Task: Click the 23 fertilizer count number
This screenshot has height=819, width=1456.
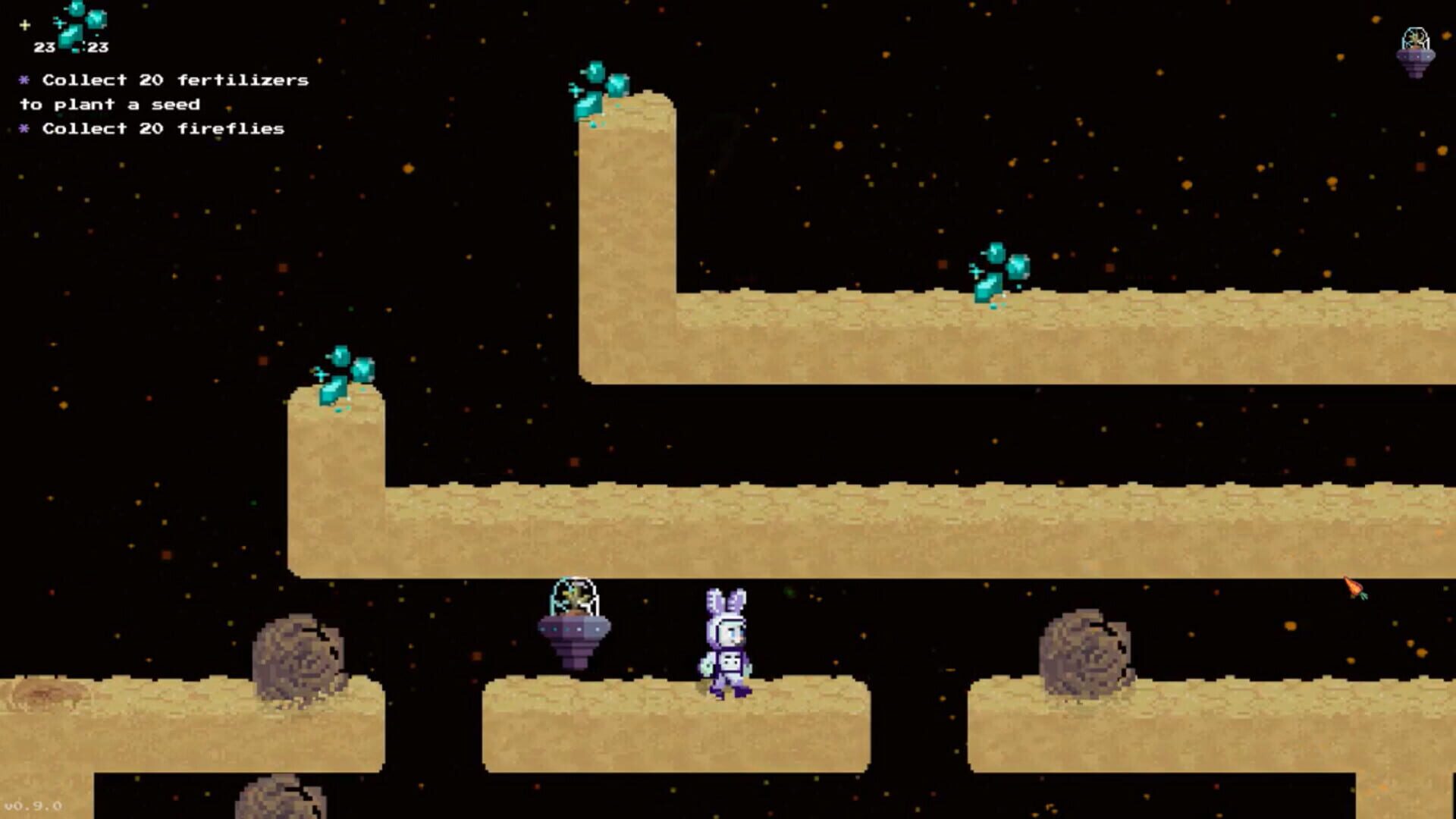Action: 44,47
